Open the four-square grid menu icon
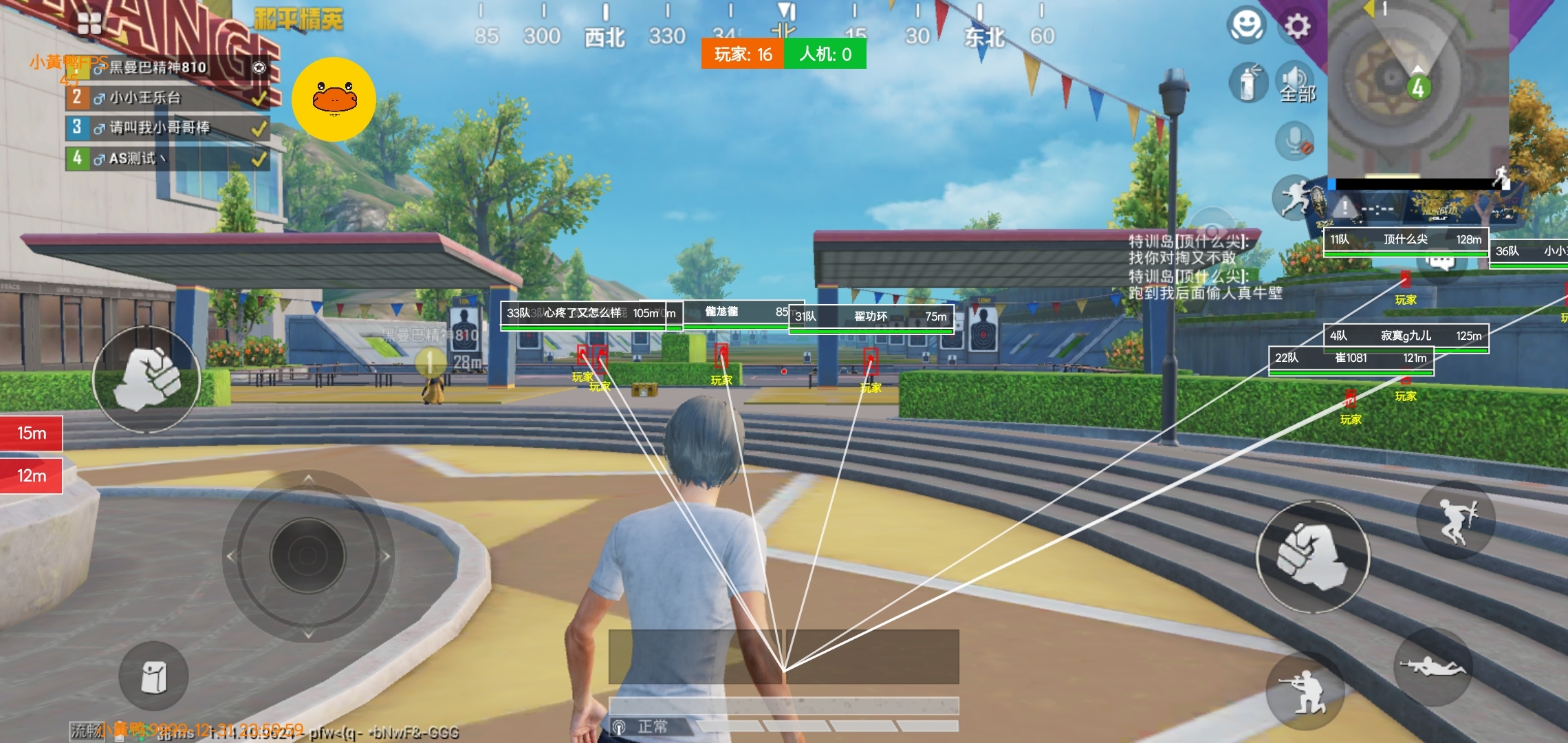 89,23
